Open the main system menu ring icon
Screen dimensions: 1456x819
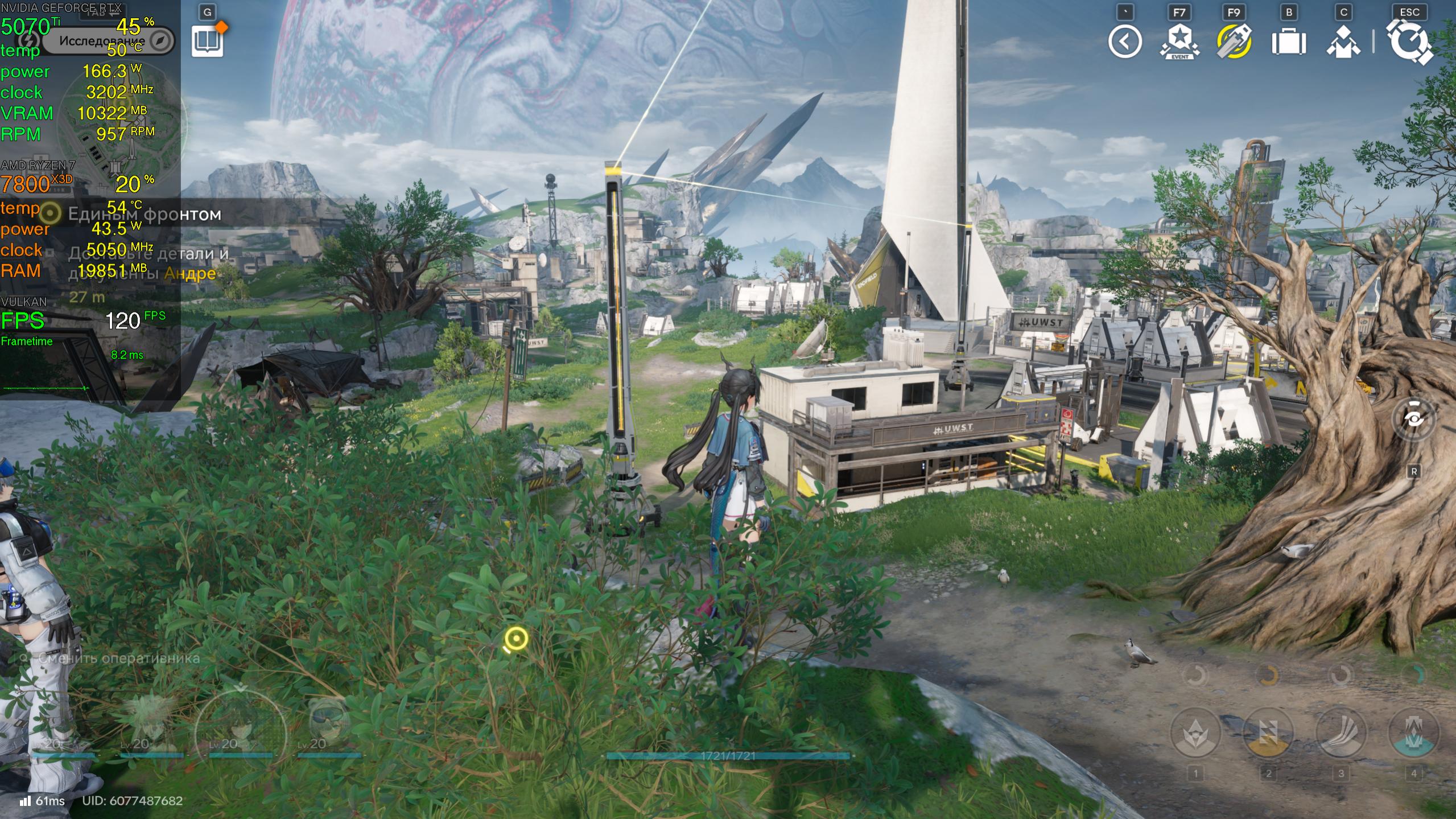coord(1409,42)
